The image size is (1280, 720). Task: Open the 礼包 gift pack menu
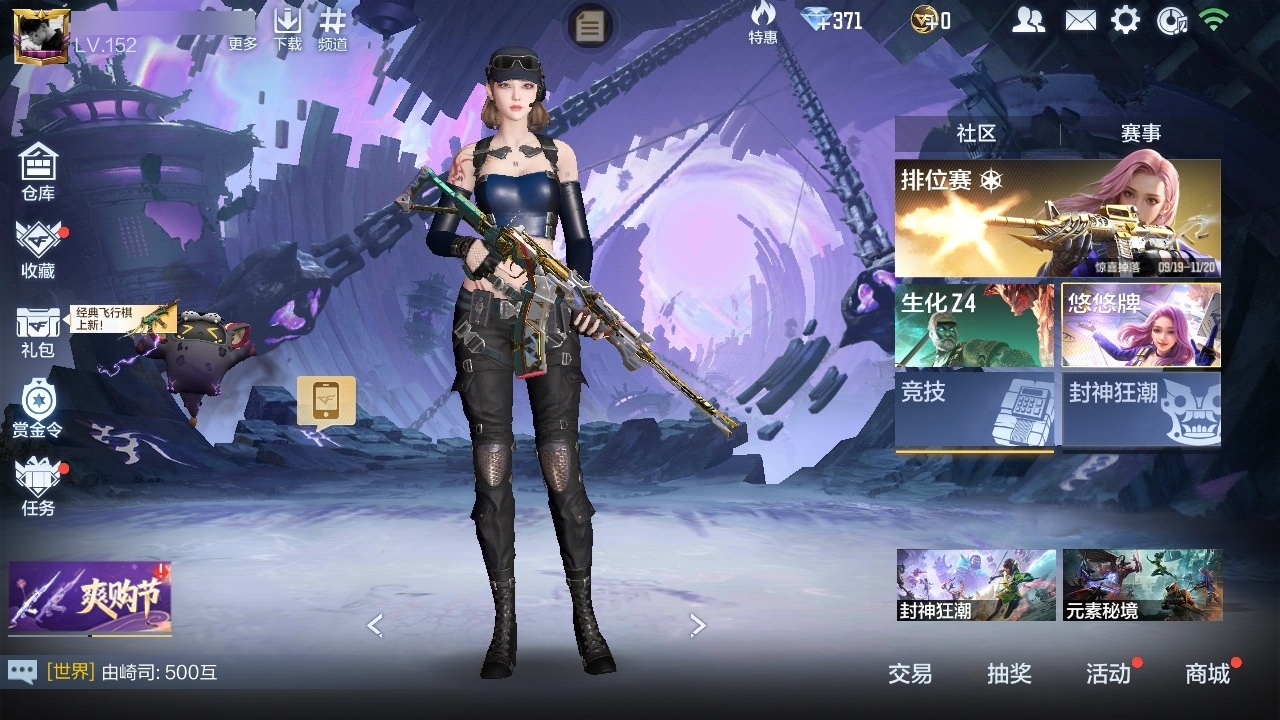(38, 331)
